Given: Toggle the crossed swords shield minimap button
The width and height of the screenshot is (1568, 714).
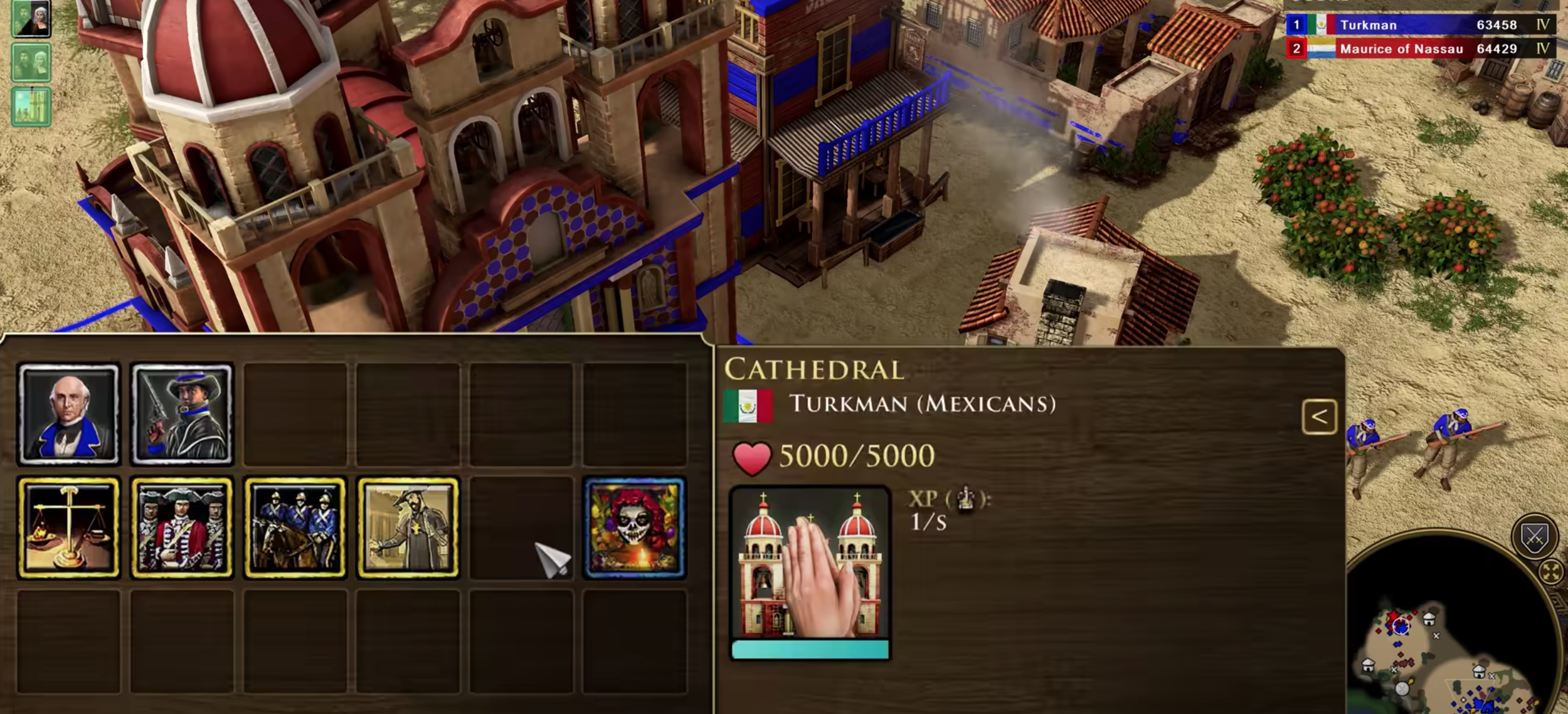Looking at the screenshot, I should (x=1534, y=536).
